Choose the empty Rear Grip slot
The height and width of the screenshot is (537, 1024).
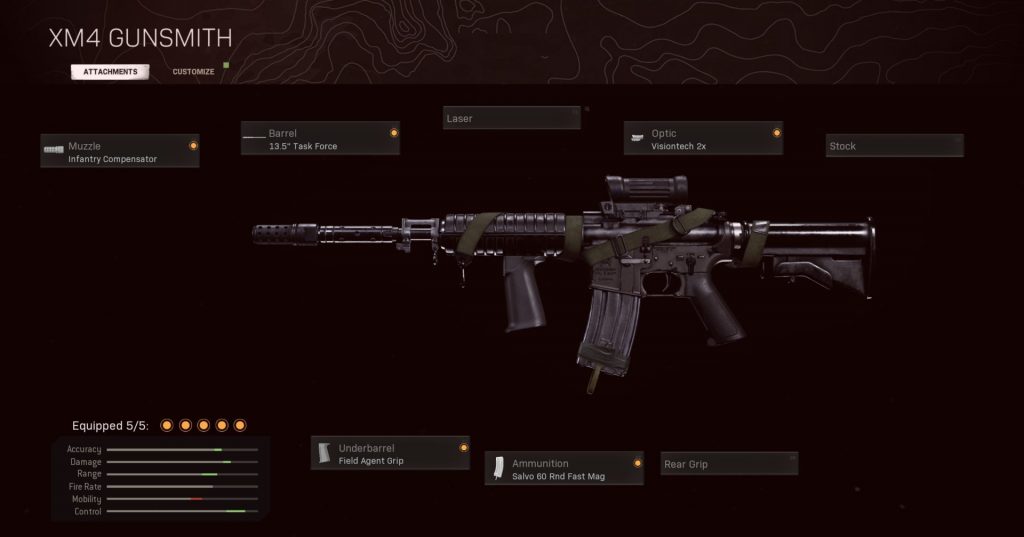[729, 464]
